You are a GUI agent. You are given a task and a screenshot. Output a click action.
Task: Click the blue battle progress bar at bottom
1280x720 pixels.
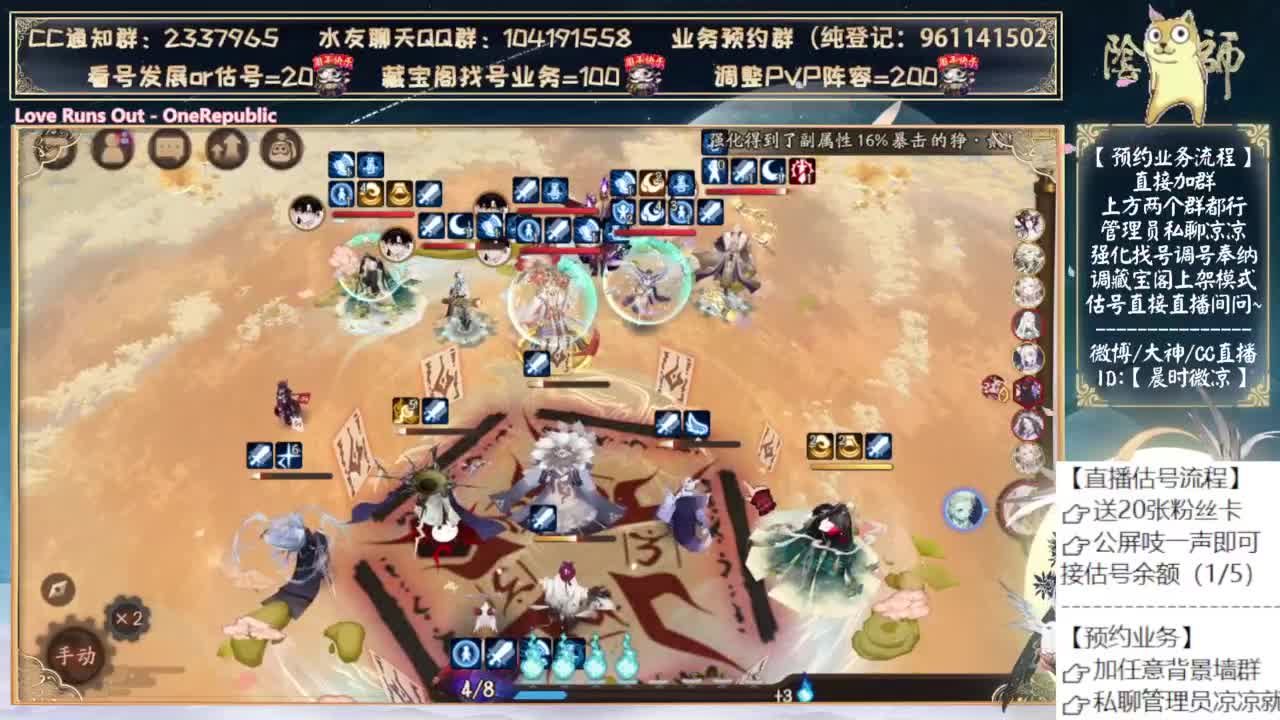(545, 694)
